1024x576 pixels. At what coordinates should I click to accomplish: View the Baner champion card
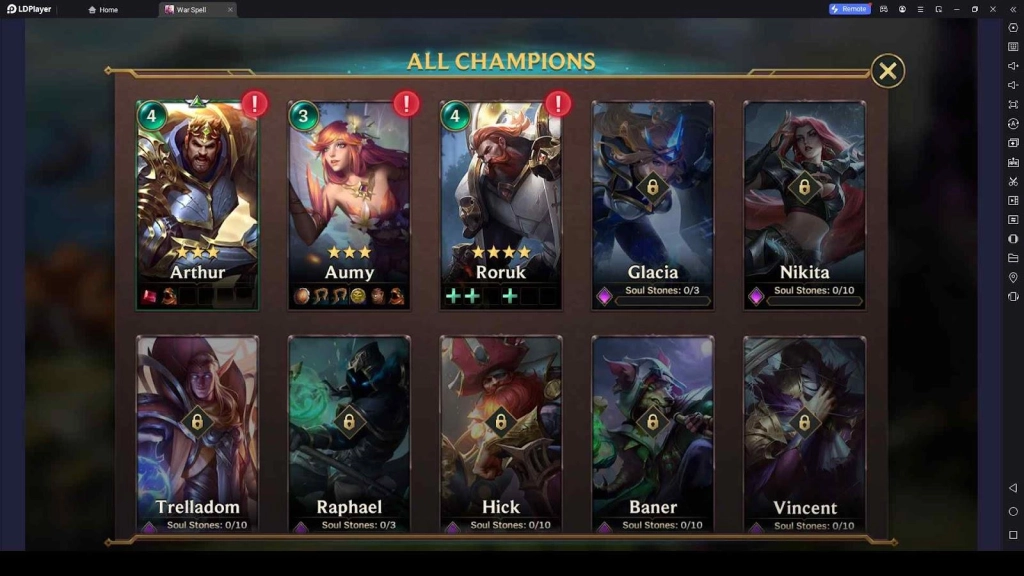pyautogui.click(x=653, y=432)
